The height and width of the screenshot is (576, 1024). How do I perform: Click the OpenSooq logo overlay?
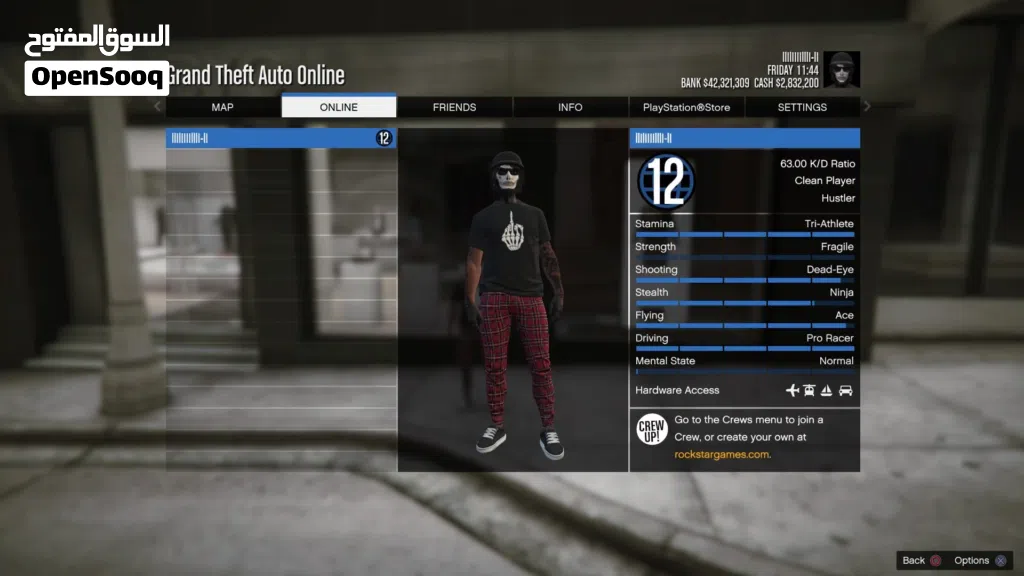97,60
